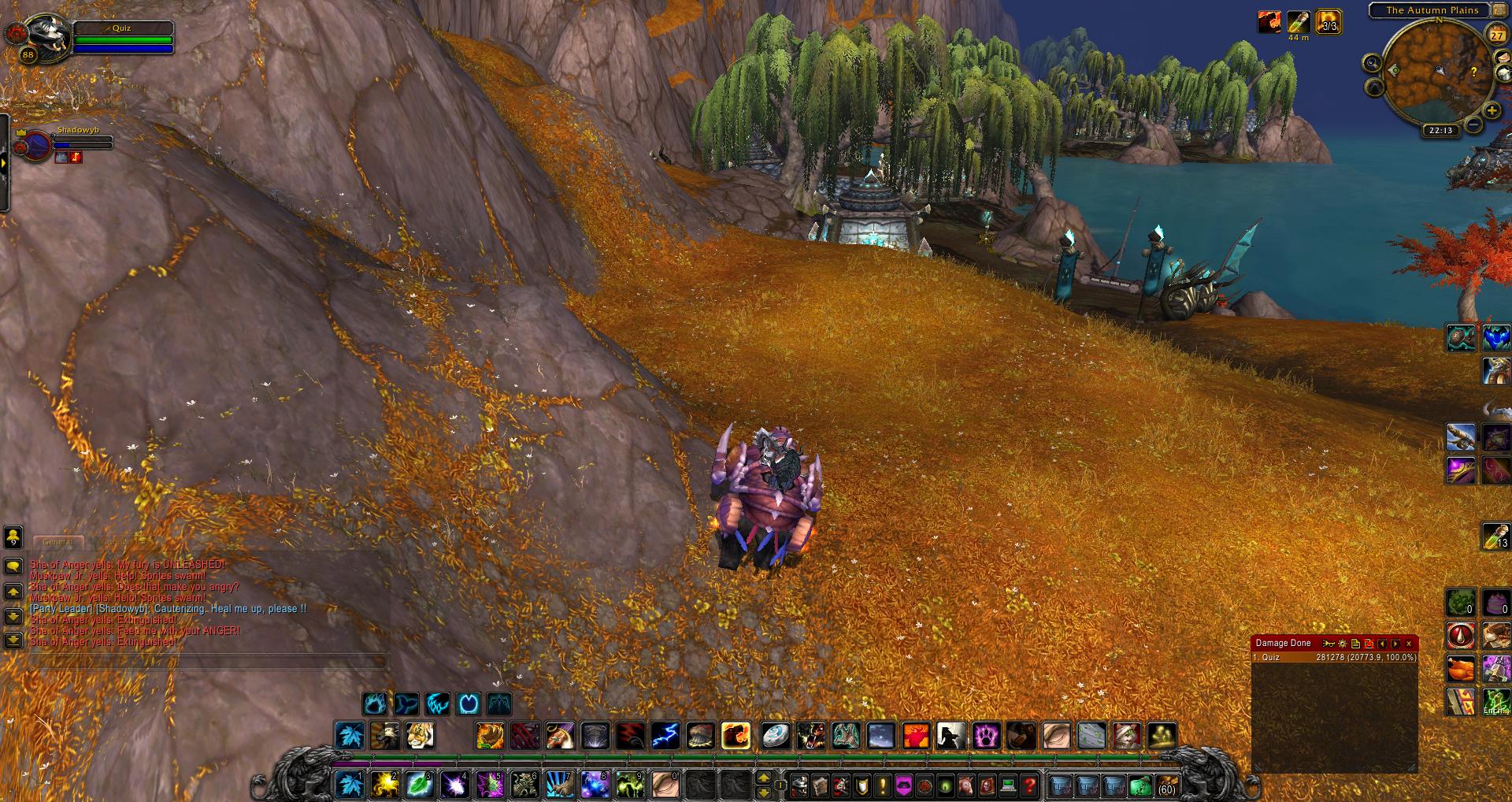1512x802 pixels.
Task: Reset Recount data with the red-crossed file icon
Action: [x=1368, y=644]
